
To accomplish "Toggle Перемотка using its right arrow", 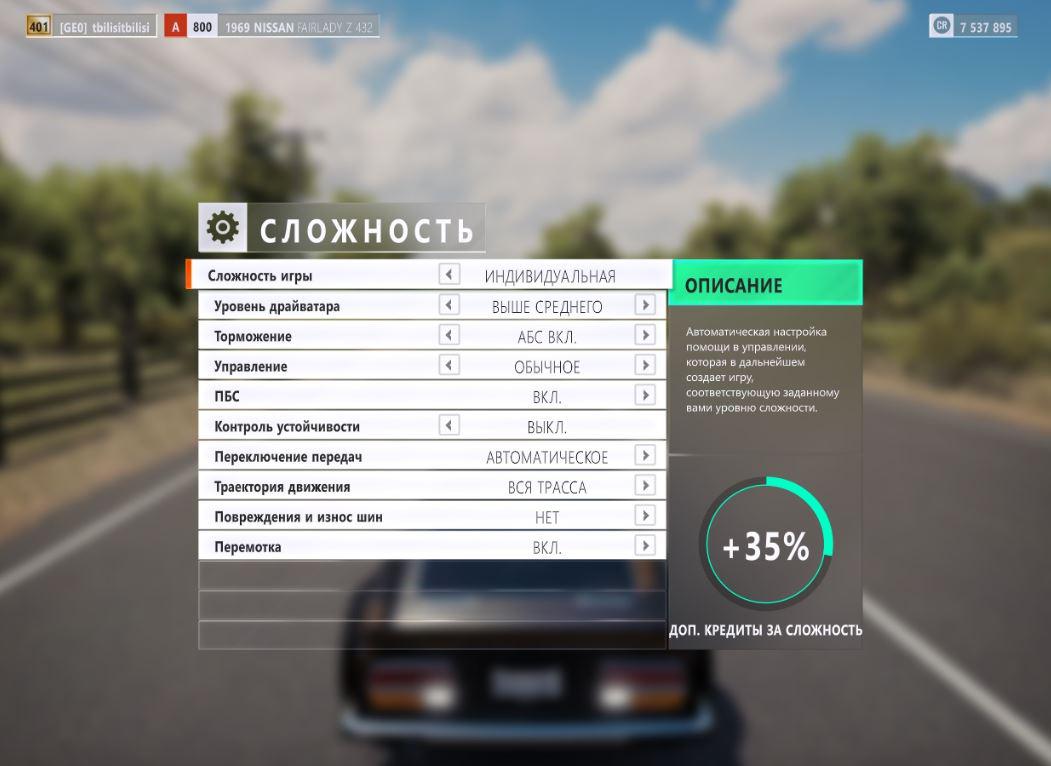I will [645, 545].
